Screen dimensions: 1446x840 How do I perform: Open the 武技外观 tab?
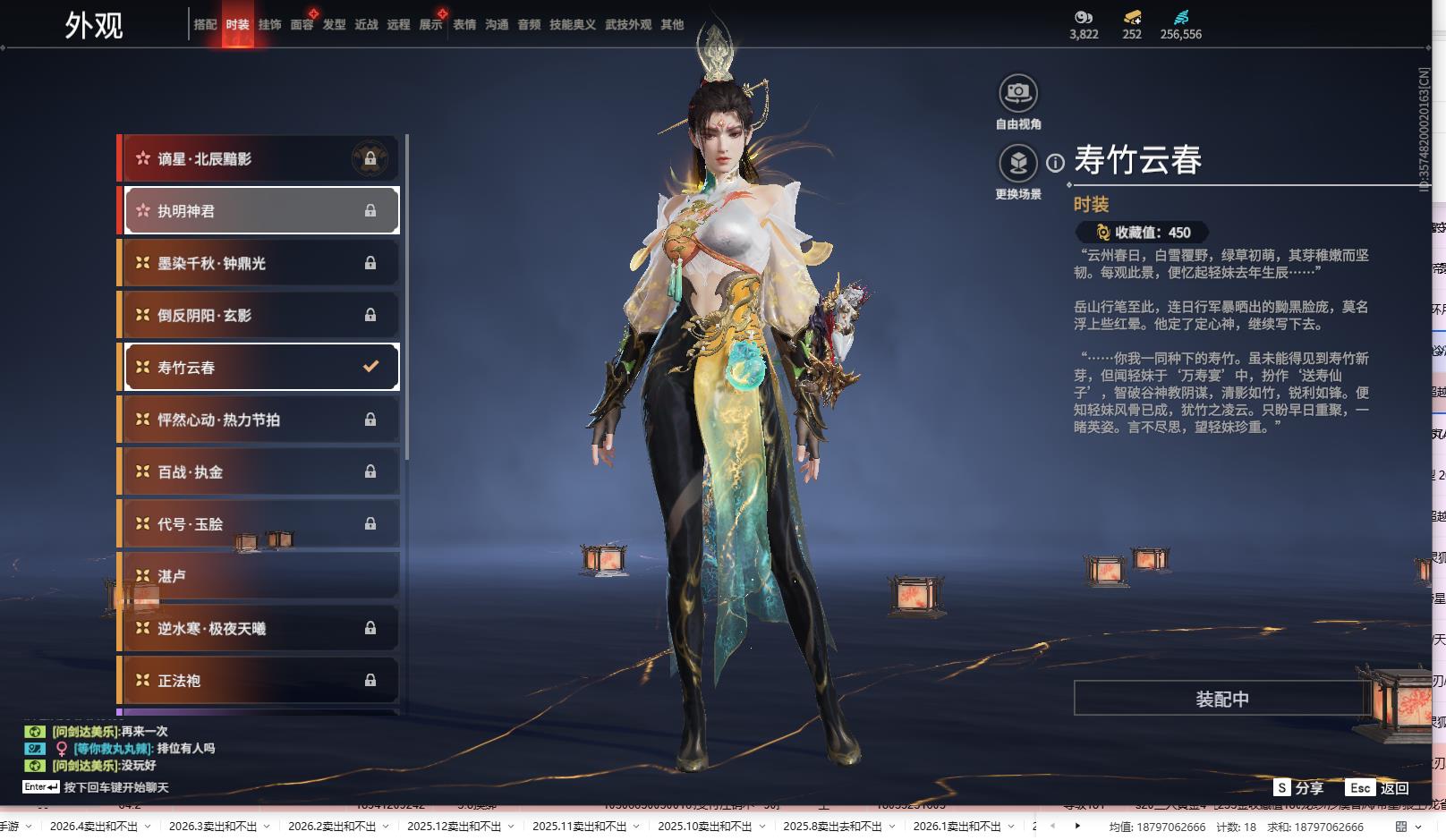(x=628, y=25)
